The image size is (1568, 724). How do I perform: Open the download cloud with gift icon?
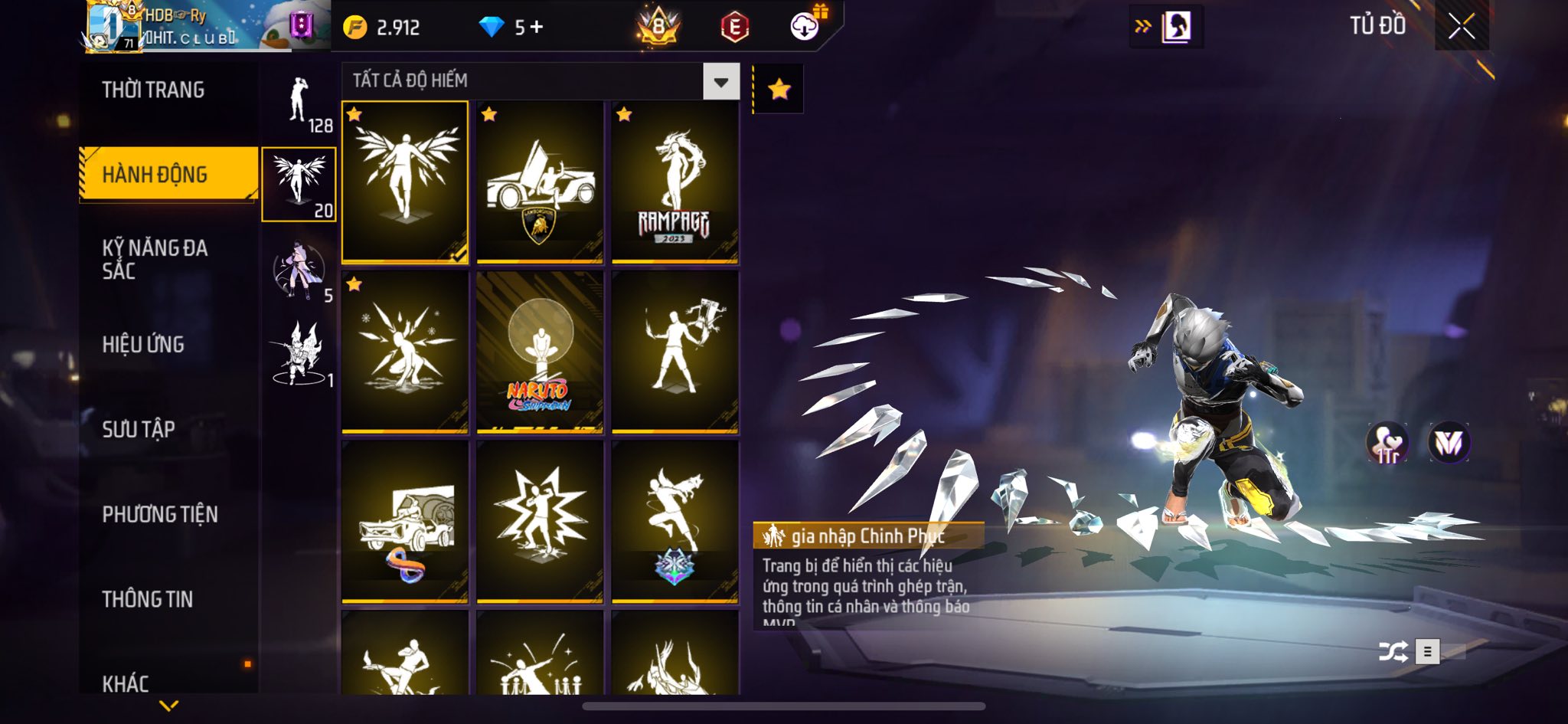805,26
